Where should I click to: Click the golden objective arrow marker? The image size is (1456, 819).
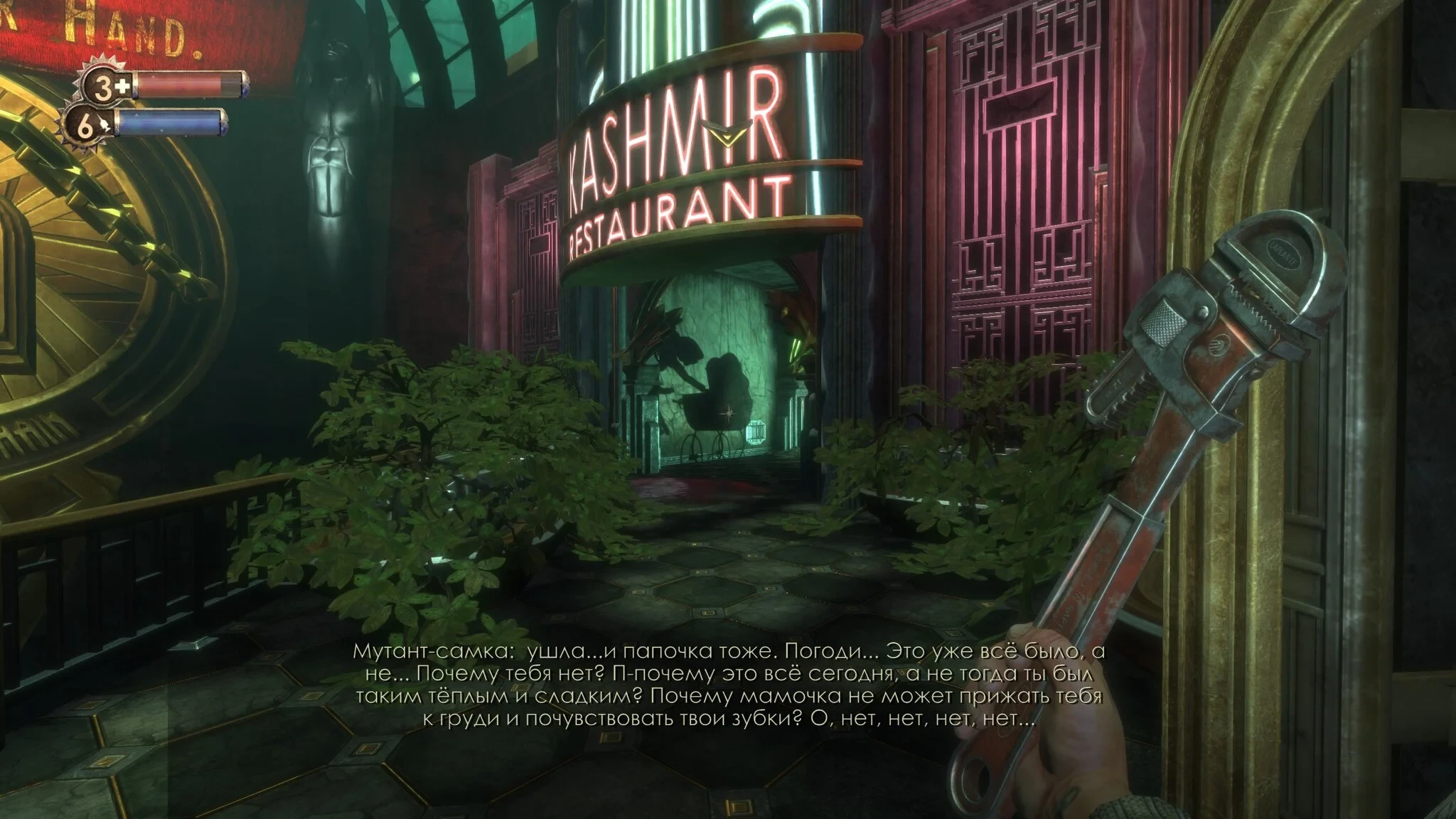(727, 131)
